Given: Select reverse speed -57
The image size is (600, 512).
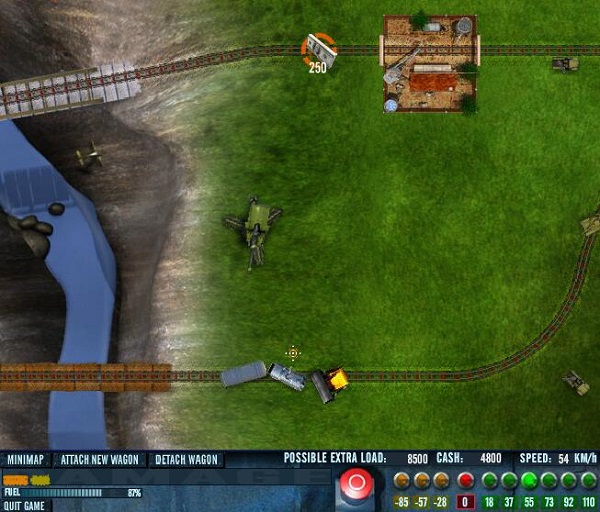Looking at the screenshot, I should click(x=422, y=481).
